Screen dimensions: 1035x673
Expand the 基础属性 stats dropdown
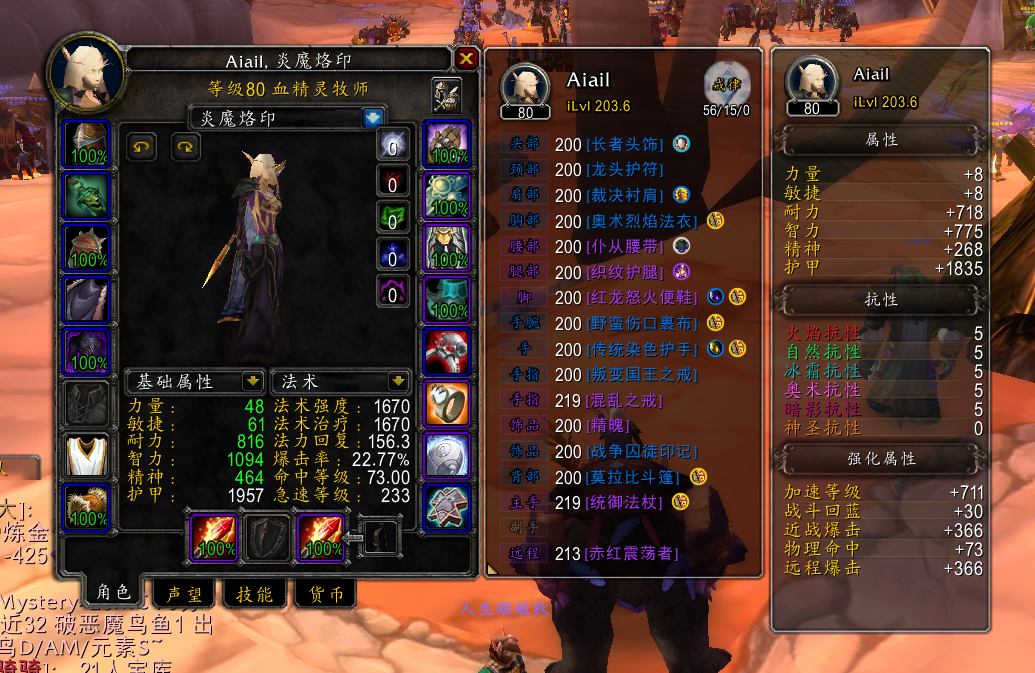pos(253,381)
